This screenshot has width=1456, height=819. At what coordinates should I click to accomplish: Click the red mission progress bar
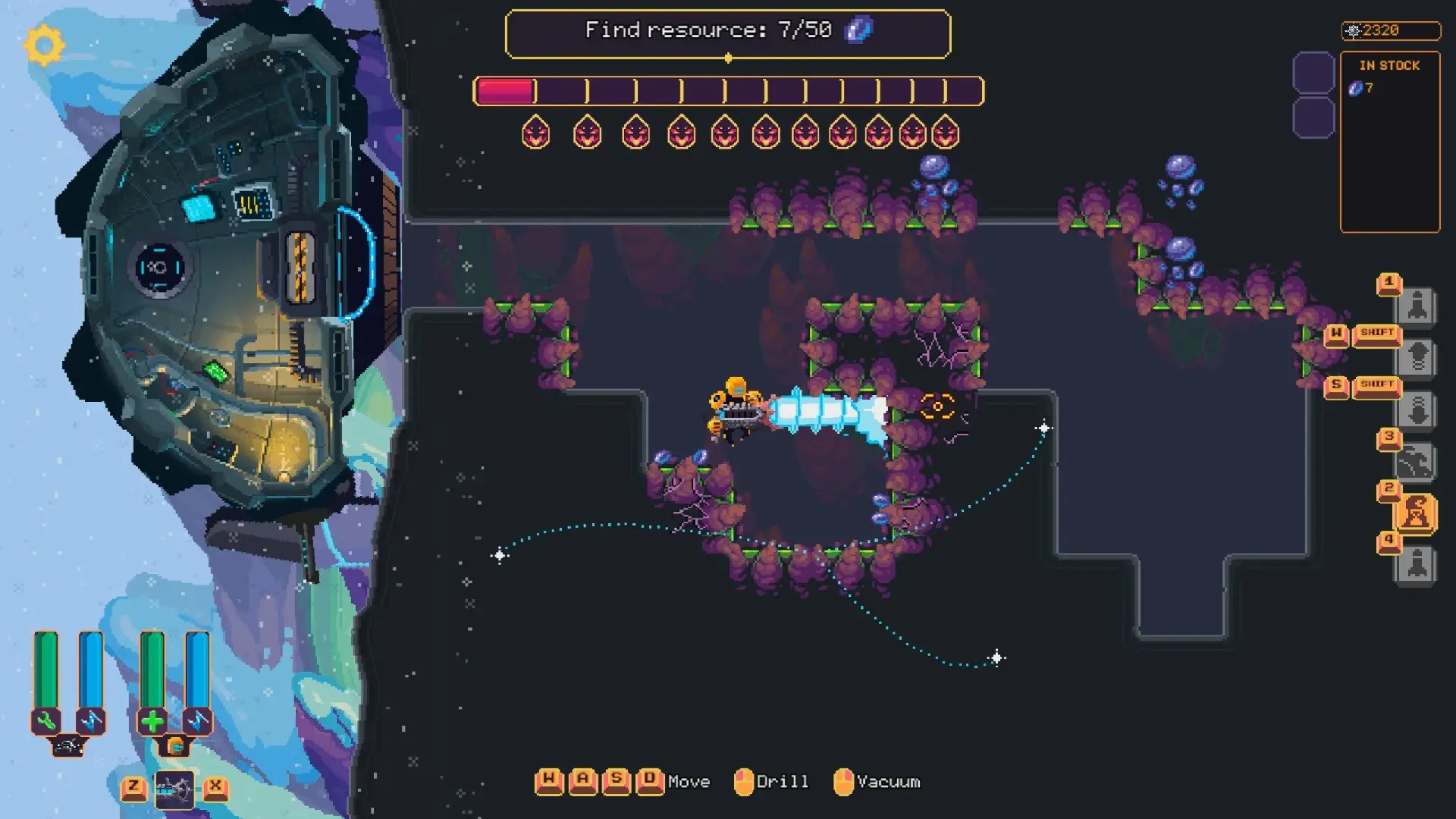click(x=504, y=89)
